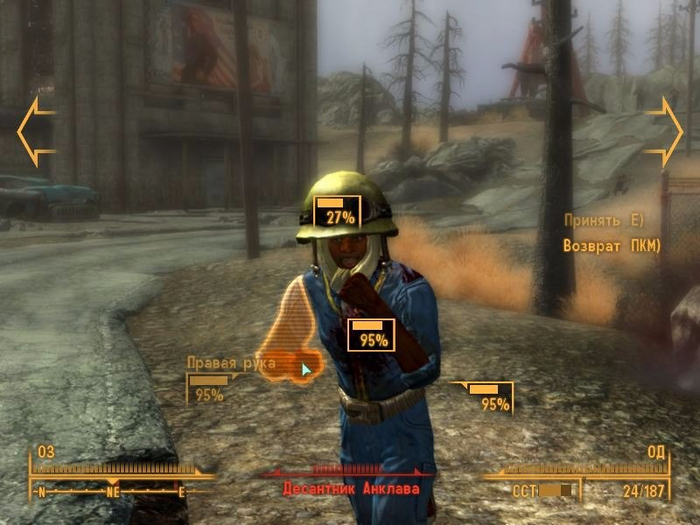Switch to the previous target with left arrow
700x525 pixels.
click(36, 131)
